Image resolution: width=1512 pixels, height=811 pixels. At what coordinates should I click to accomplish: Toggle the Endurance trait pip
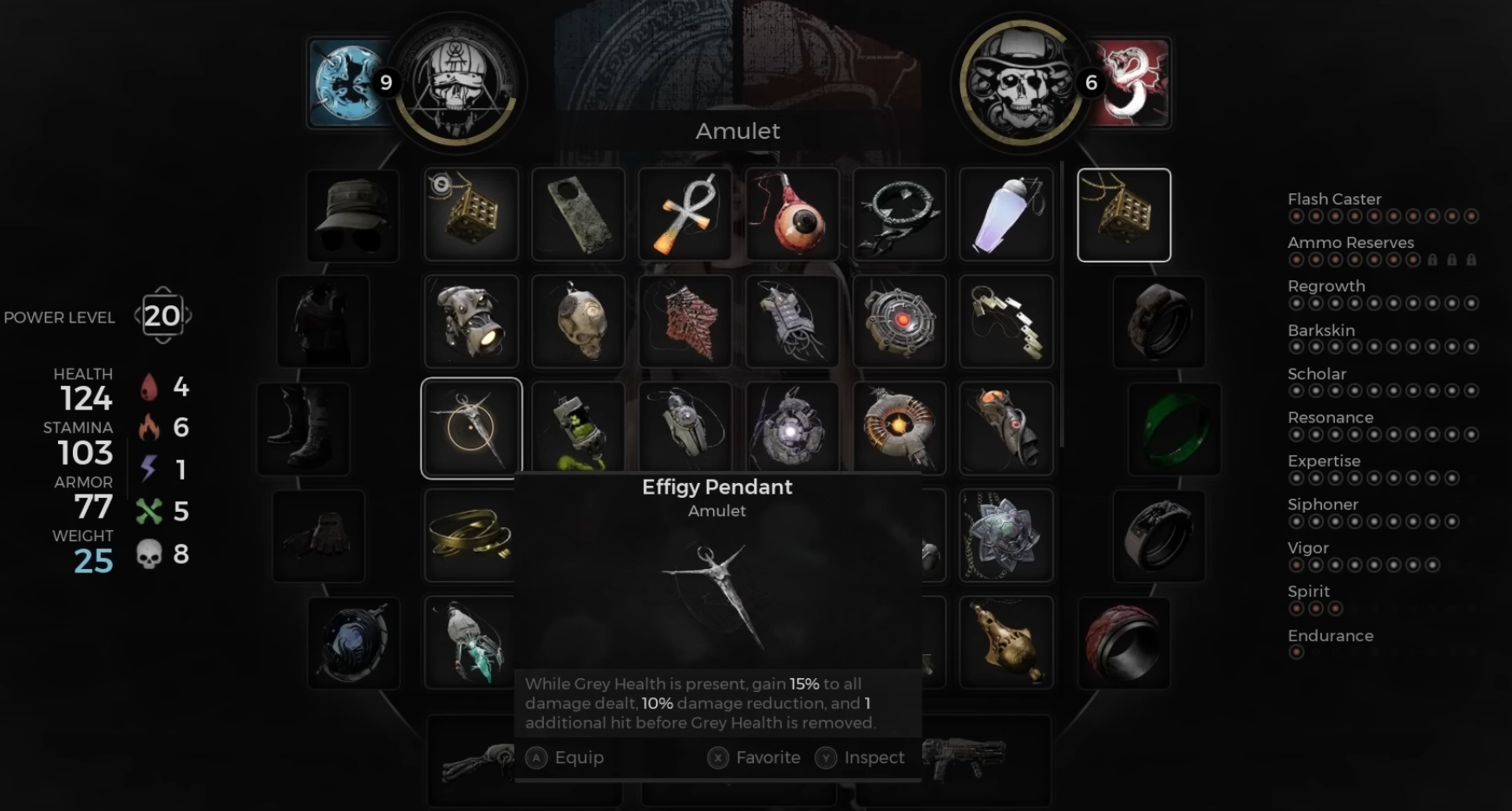tap(1297, 651)
